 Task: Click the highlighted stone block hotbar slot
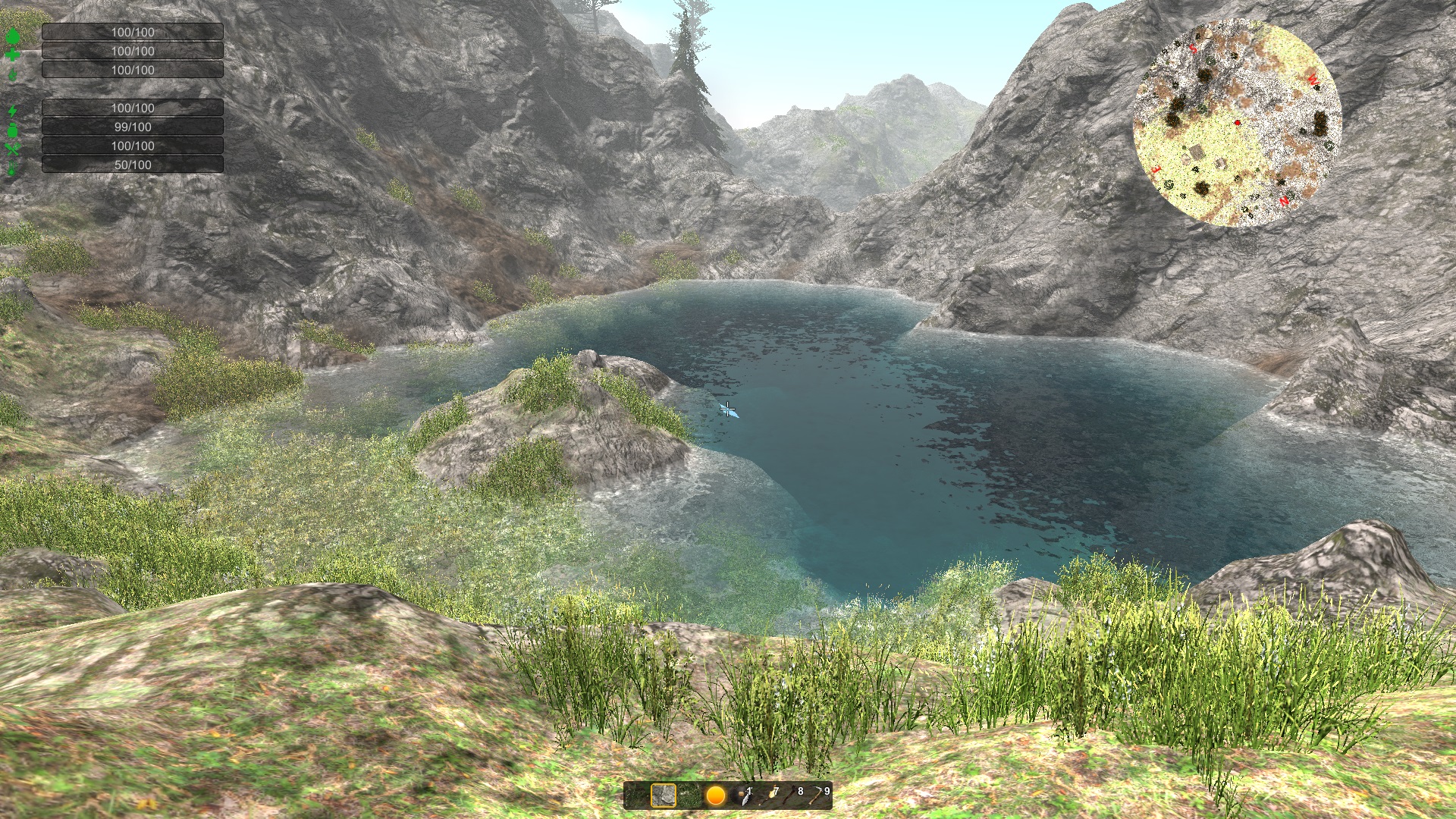pos(663,796)
